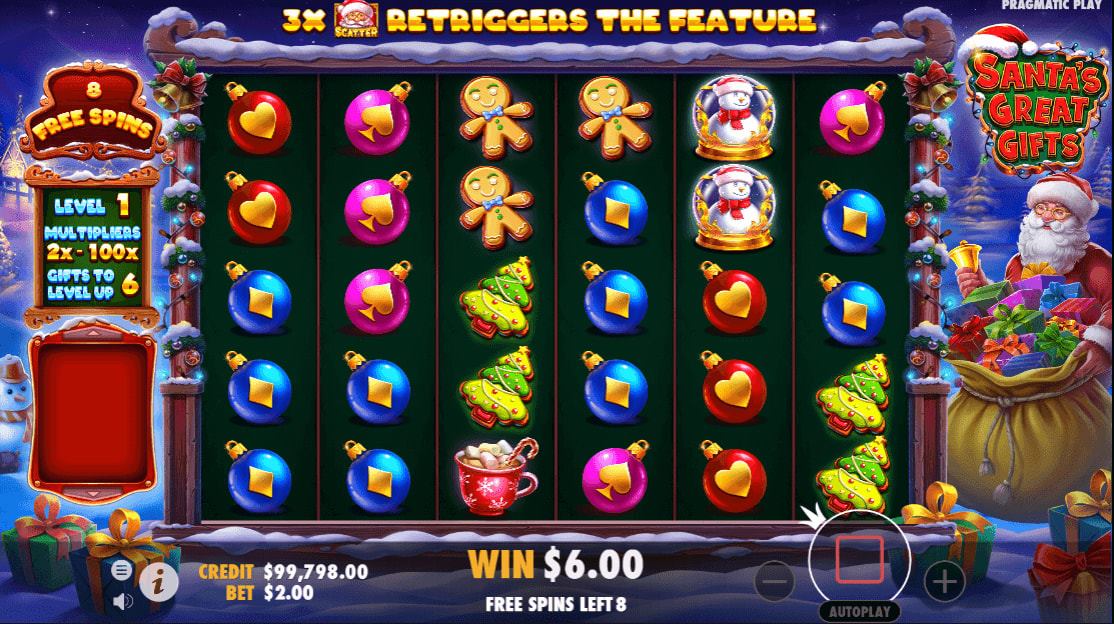Image resolution: width=1114 pixels, height=624 pixels.
Task: Open the Autoplay options
Action: pos(859,611)
